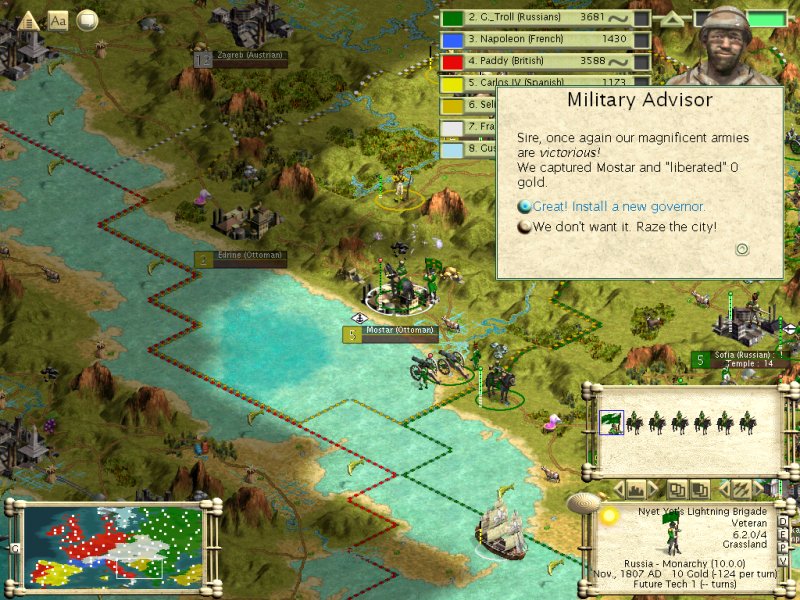800x600 pixels.
Task: Click the triple arrows unit button
Action: (741, 489)
